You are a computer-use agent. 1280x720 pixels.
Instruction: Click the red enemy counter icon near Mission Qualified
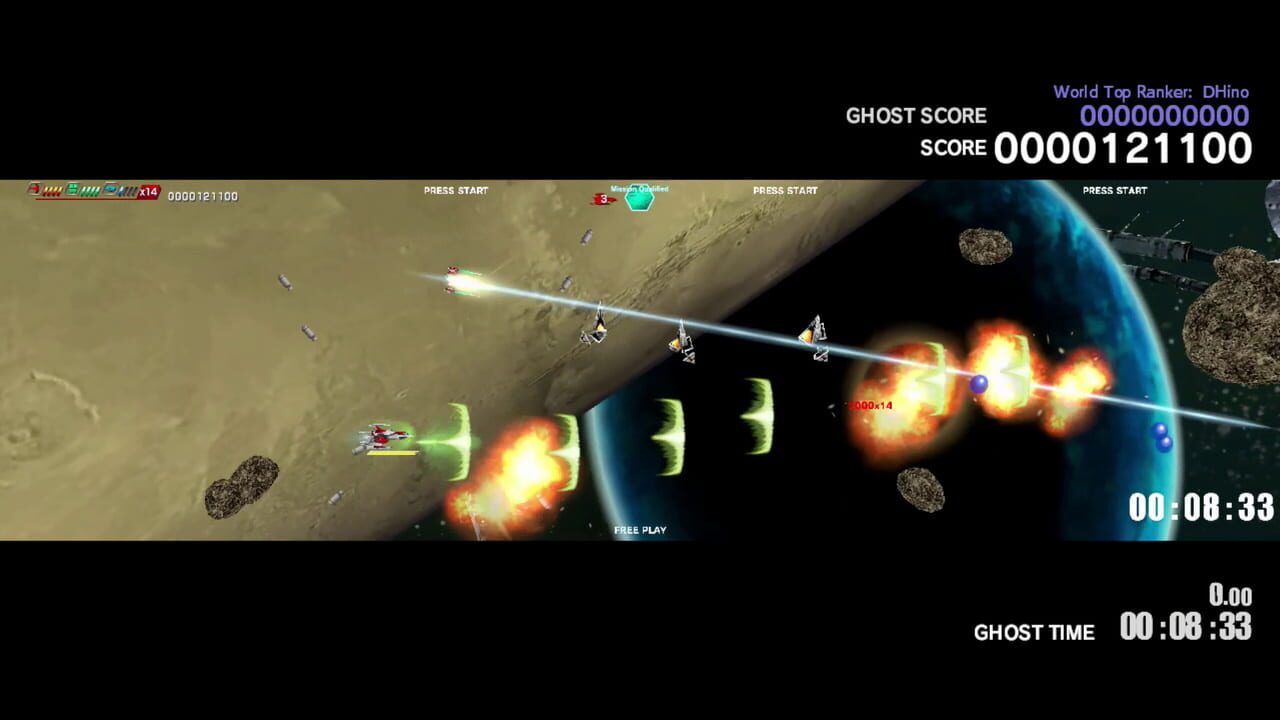604,198
